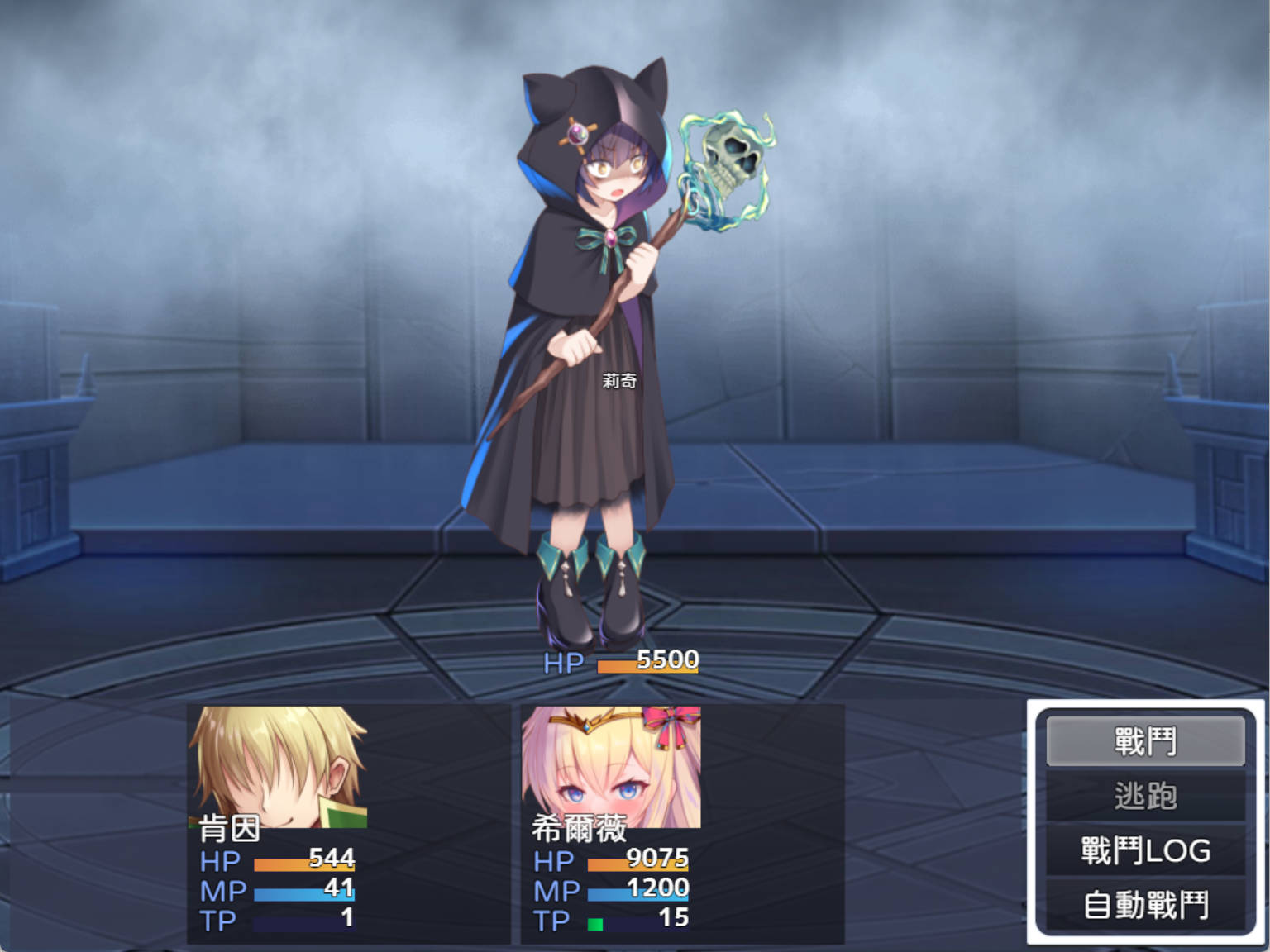Select the 戰鬥 (Fight) command
The image size is (1270, 952).
pos(1145,740)
